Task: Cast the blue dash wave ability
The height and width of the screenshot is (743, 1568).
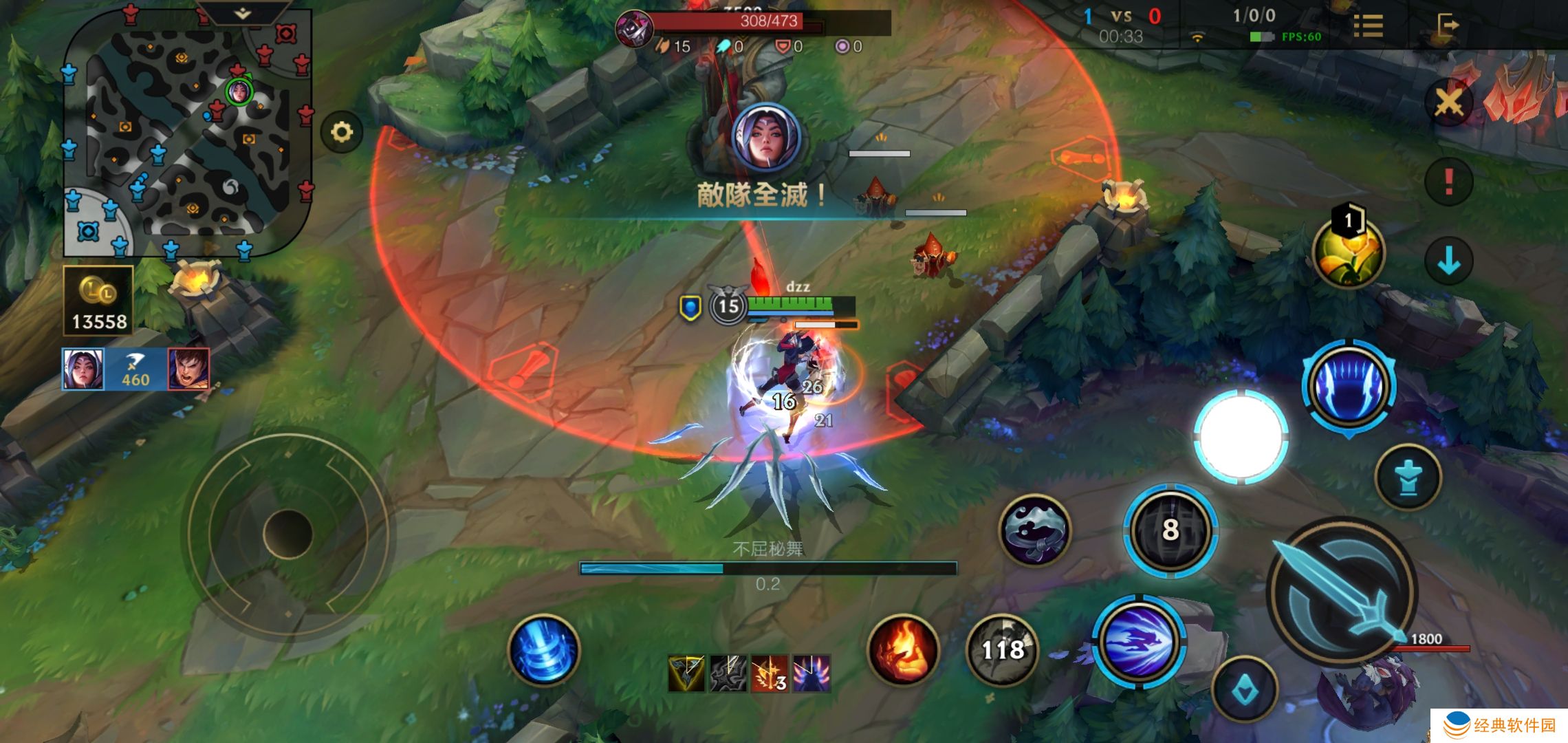Action: pyautogui.click(x=1138, y=640)
